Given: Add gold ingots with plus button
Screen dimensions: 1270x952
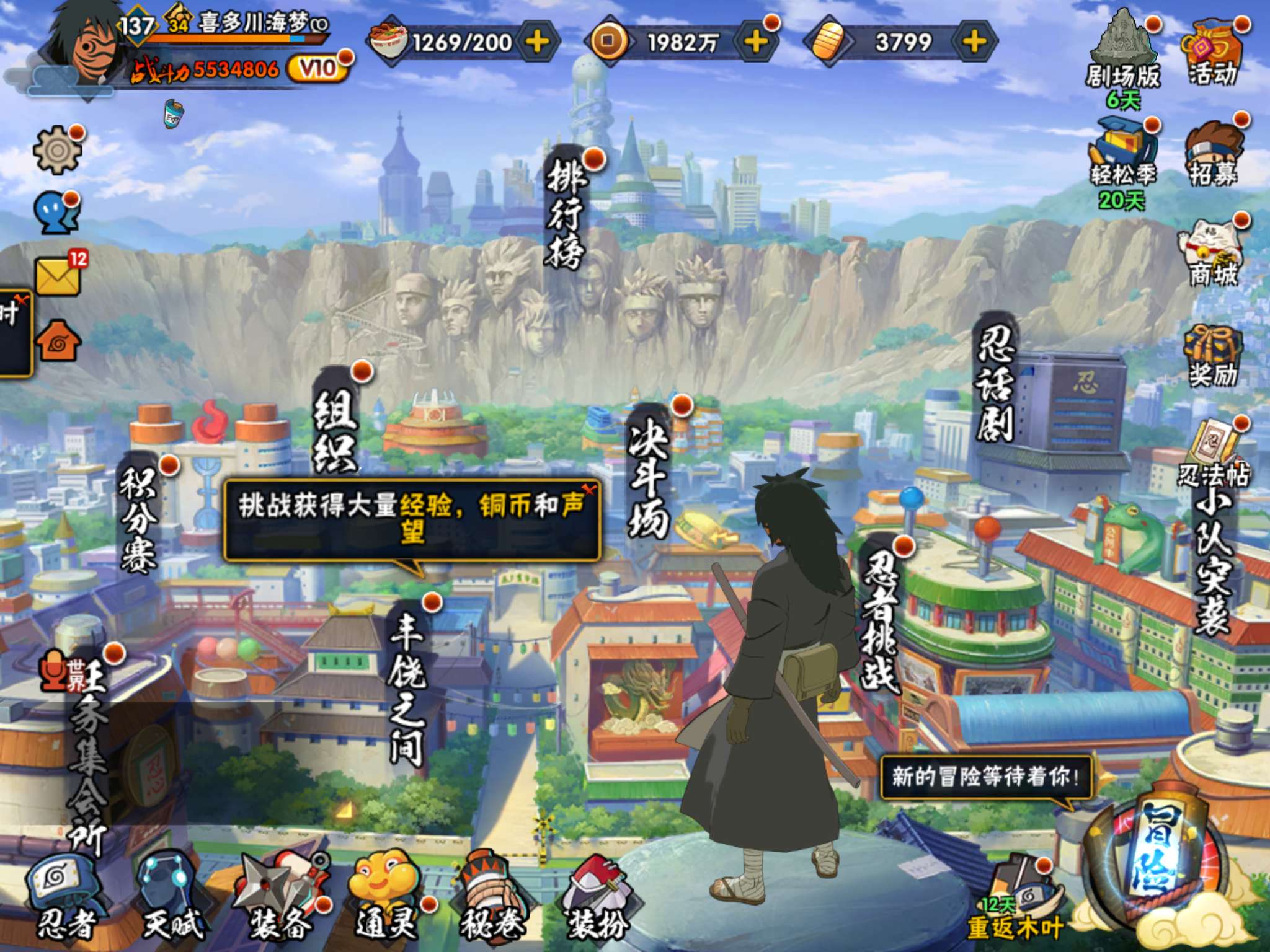Looking at the screenshot, I should [974, 42].
